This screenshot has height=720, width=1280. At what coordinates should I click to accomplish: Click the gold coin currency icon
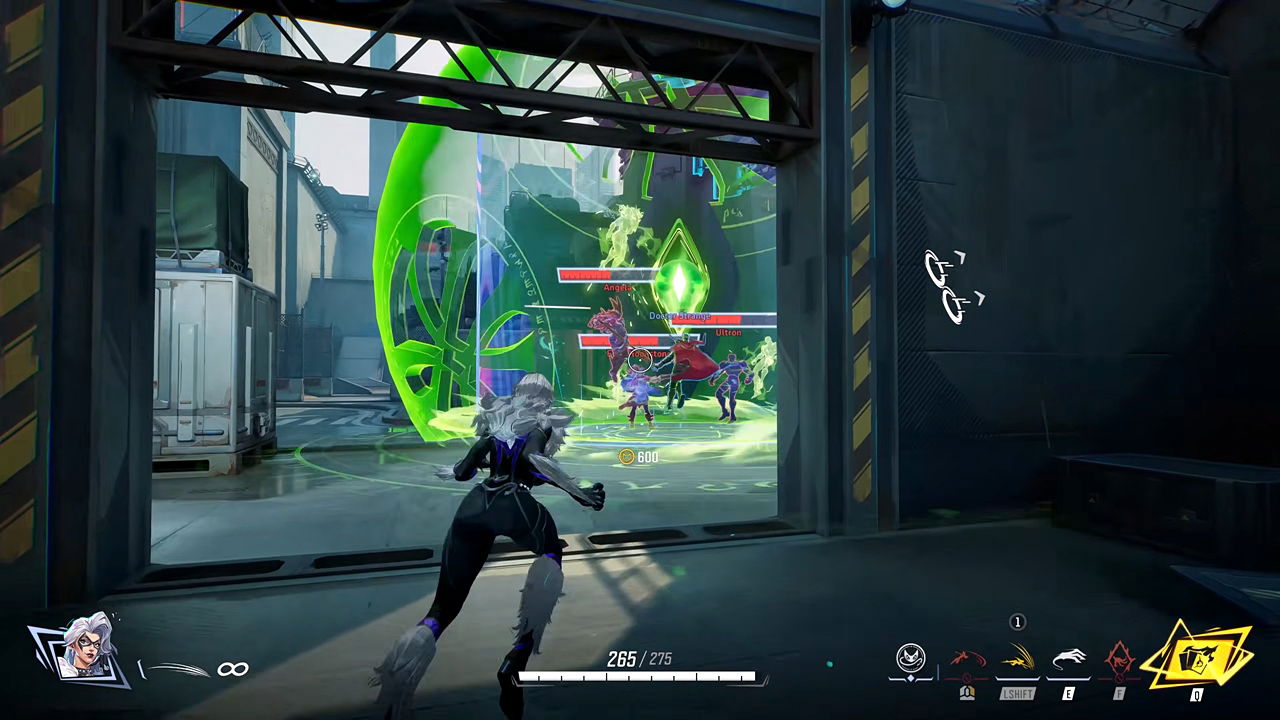(x=629, y=455)
